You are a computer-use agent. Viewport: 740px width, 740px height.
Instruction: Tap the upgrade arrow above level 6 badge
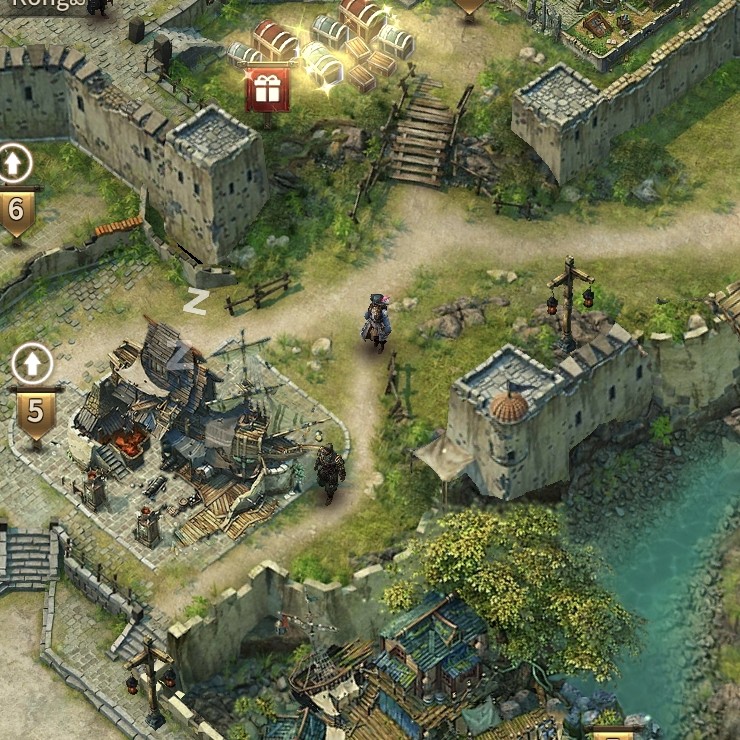pos(16,164)
